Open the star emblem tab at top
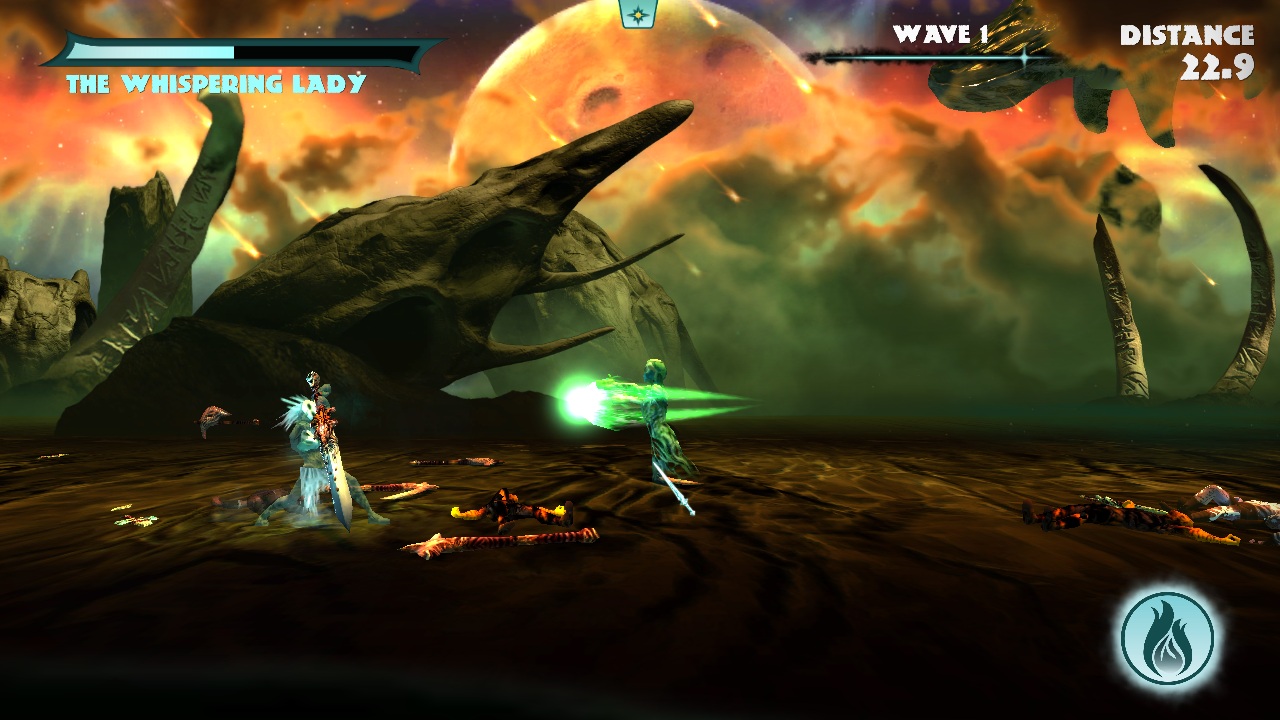The image size is (1280, 720). point(637,13)
